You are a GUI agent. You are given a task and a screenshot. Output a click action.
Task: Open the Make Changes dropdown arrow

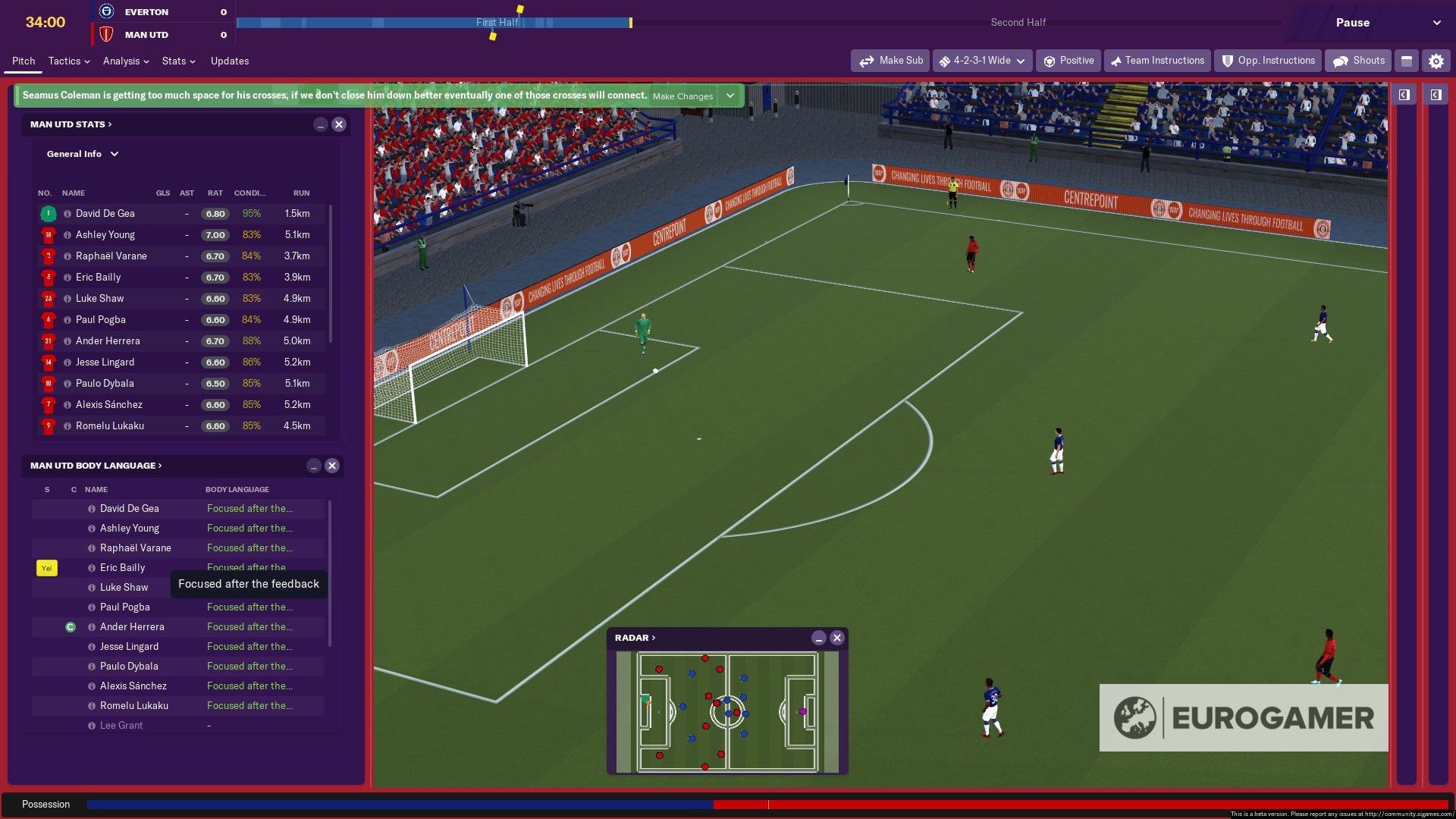pyautogui.click(x=729, y=96)
